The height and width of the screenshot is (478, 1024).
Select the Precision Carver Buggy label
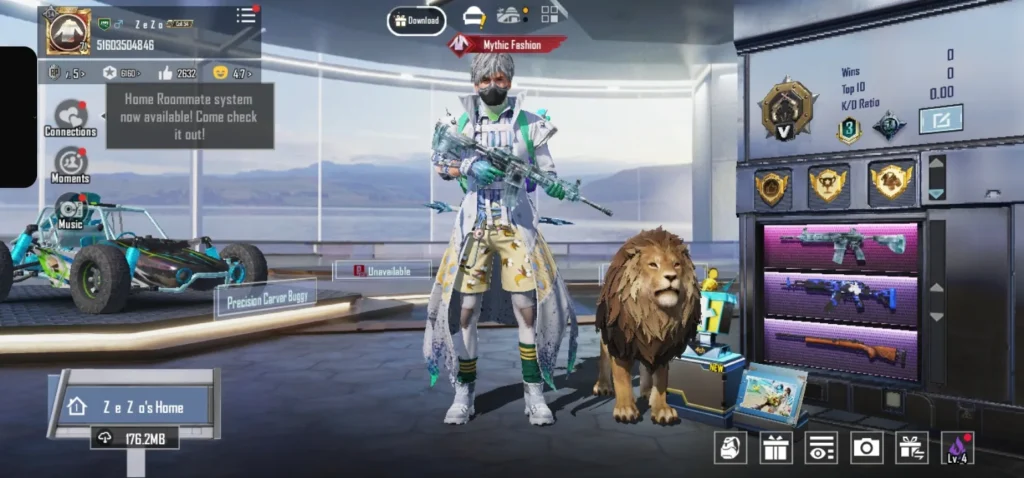pyautogui.click(x=265, y=299)
